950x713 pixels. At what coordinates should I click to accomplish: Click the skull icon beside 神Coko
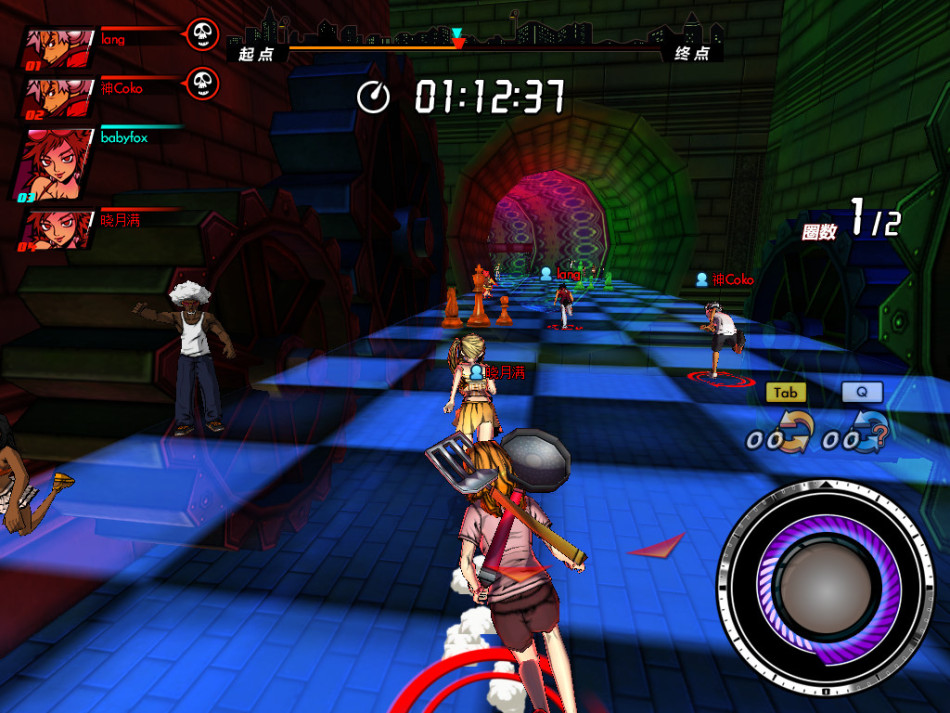(x=202, y=84)
